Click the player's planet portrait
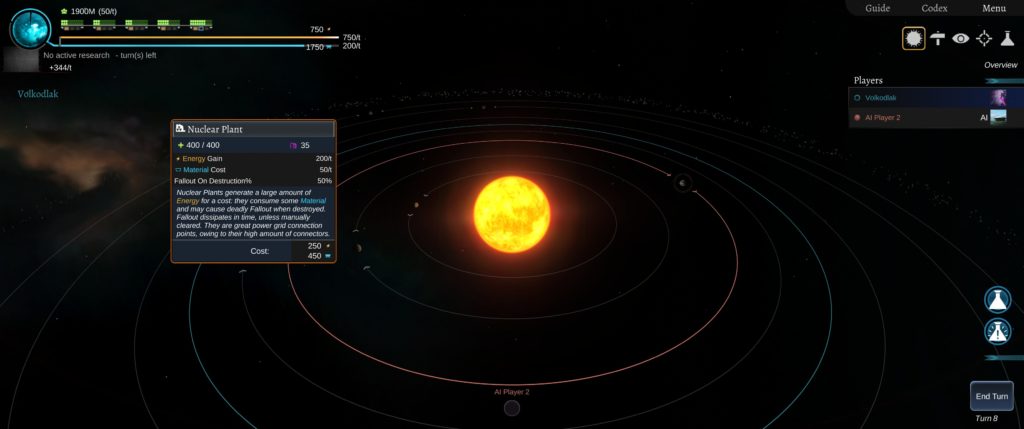Image resolution: width=1024 pixels, height=429 pixels. click(x=31, y=29)
